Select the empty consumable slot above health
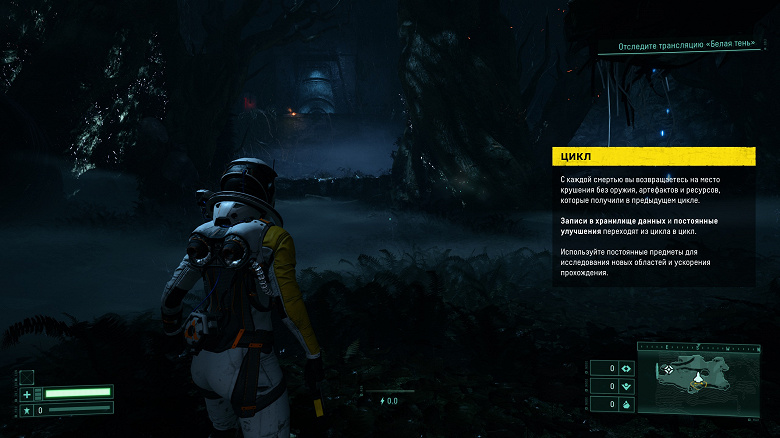 tap(27, 376)
